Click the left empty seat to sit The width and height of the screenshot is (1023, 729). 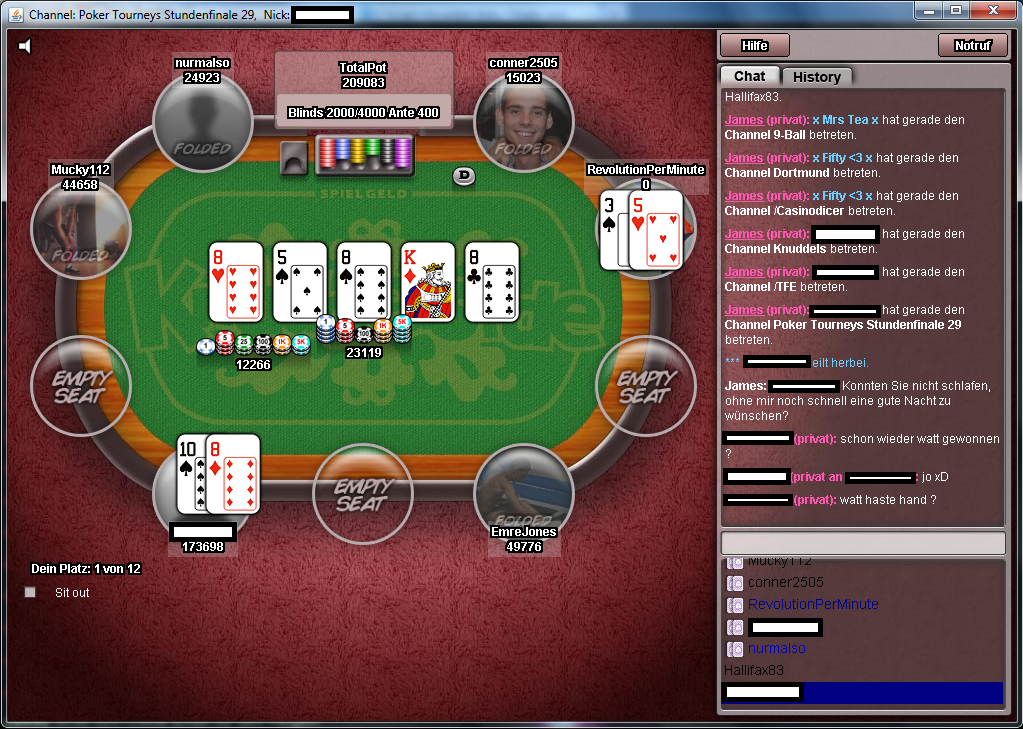coord(80,385)
